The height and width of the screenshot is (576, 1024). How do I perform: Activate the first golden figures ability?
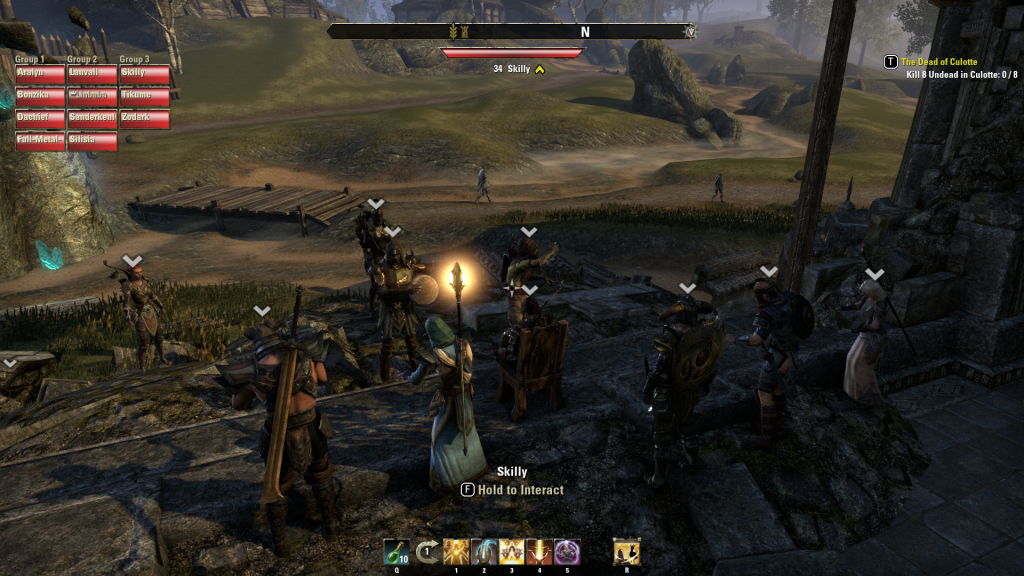point(456,551)
